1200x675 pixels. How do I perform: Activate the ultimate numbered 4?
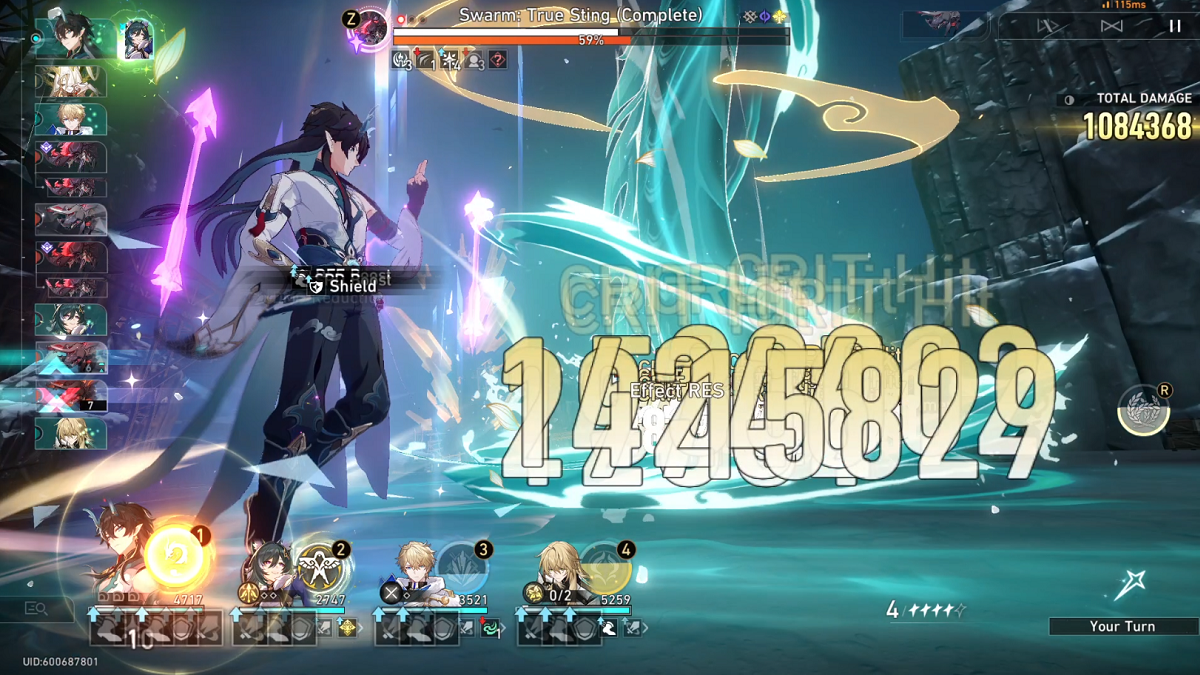coord(605,569)
